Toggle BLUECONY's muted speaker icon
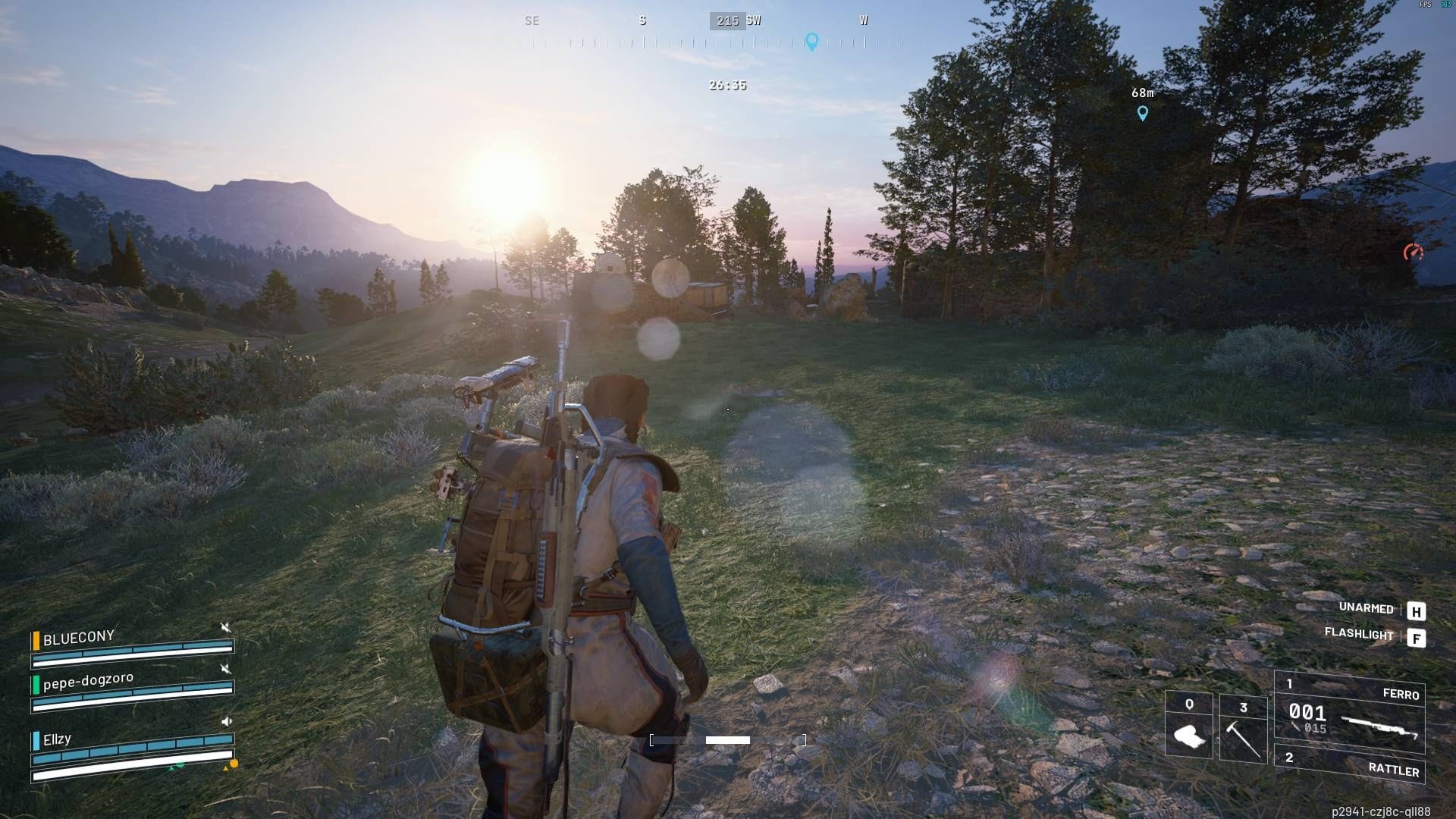The image size is (1456, 819). coord(225,627)
